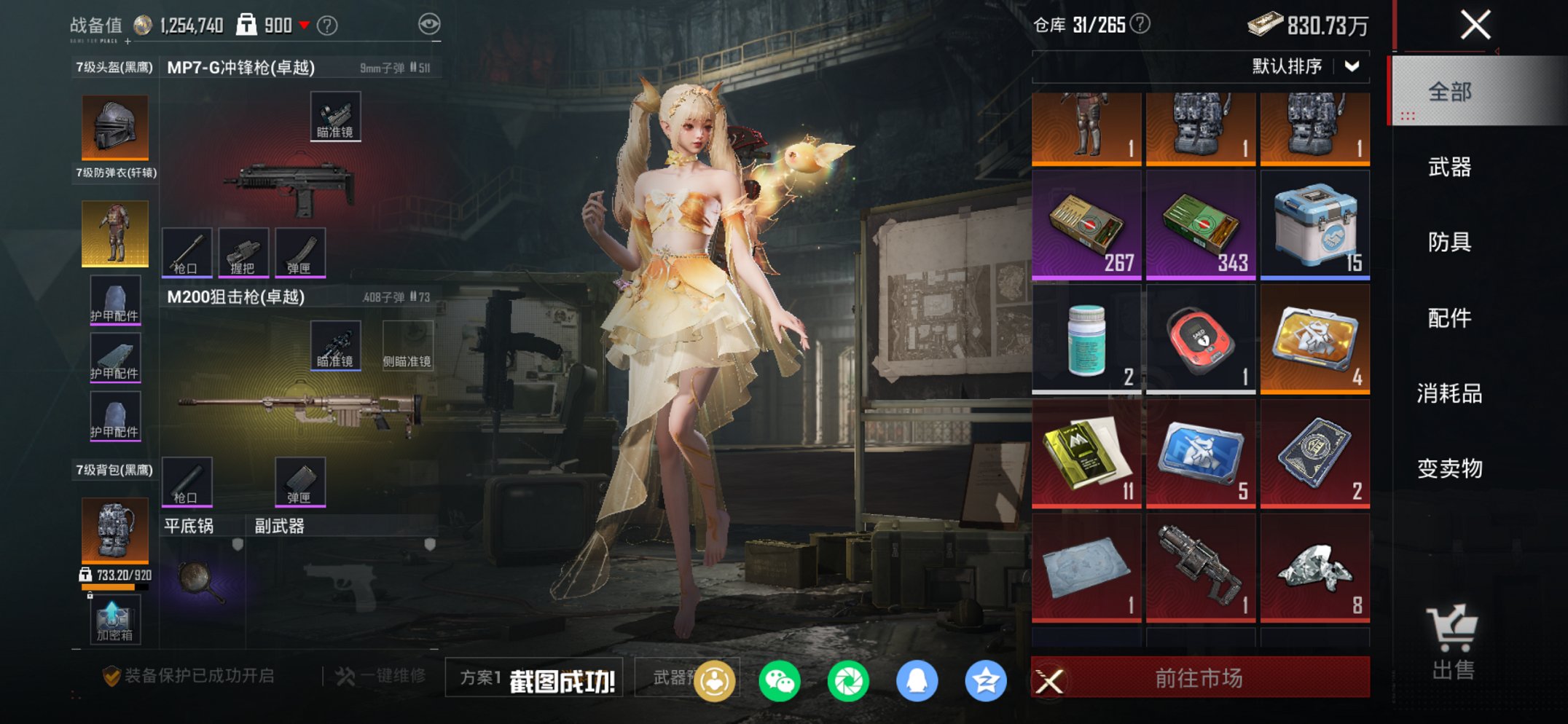
Task: Tap the Moments green camera share icon
Action: coord(849,681)
